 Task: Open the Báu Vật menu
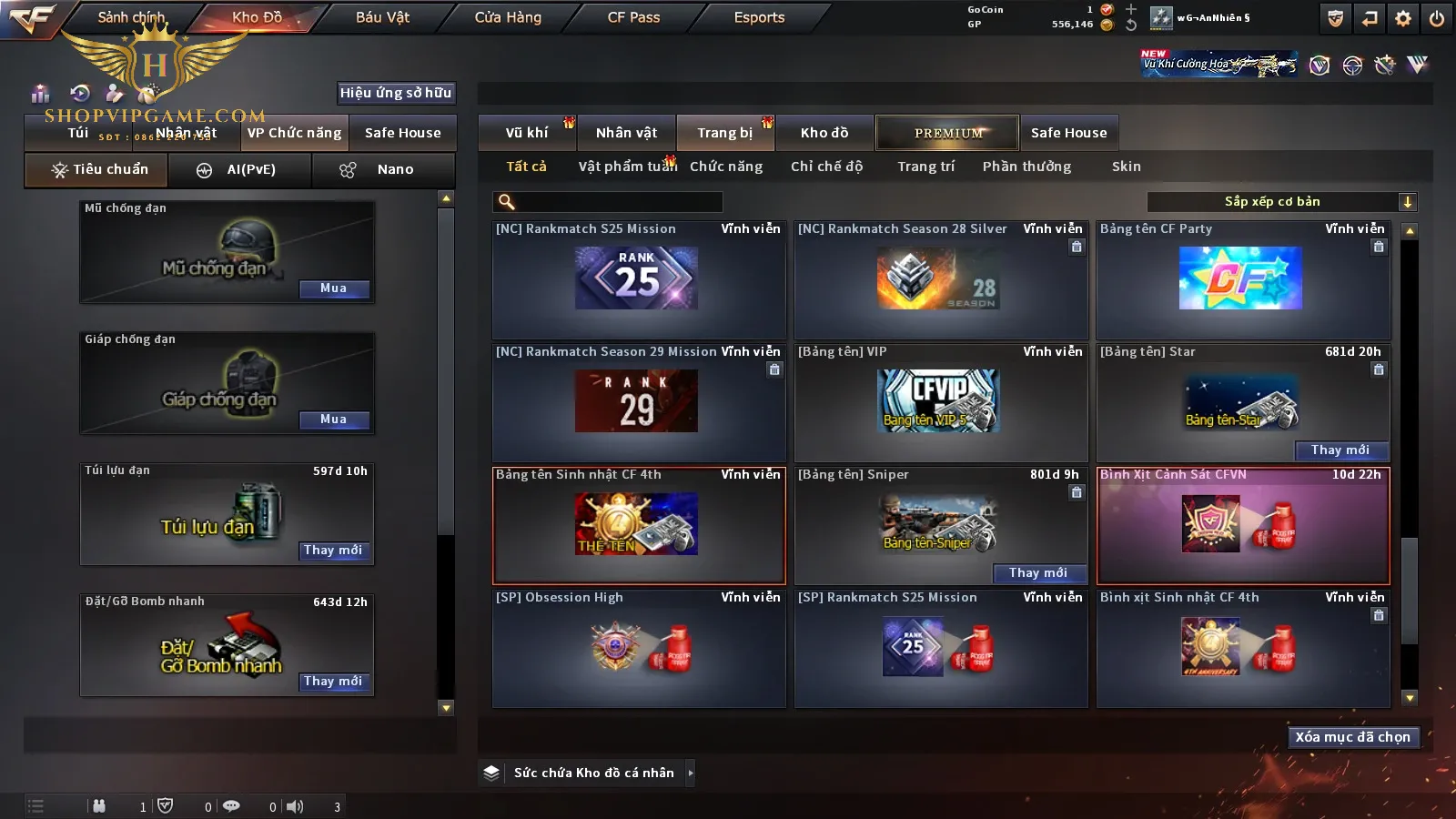pos(382,17)
